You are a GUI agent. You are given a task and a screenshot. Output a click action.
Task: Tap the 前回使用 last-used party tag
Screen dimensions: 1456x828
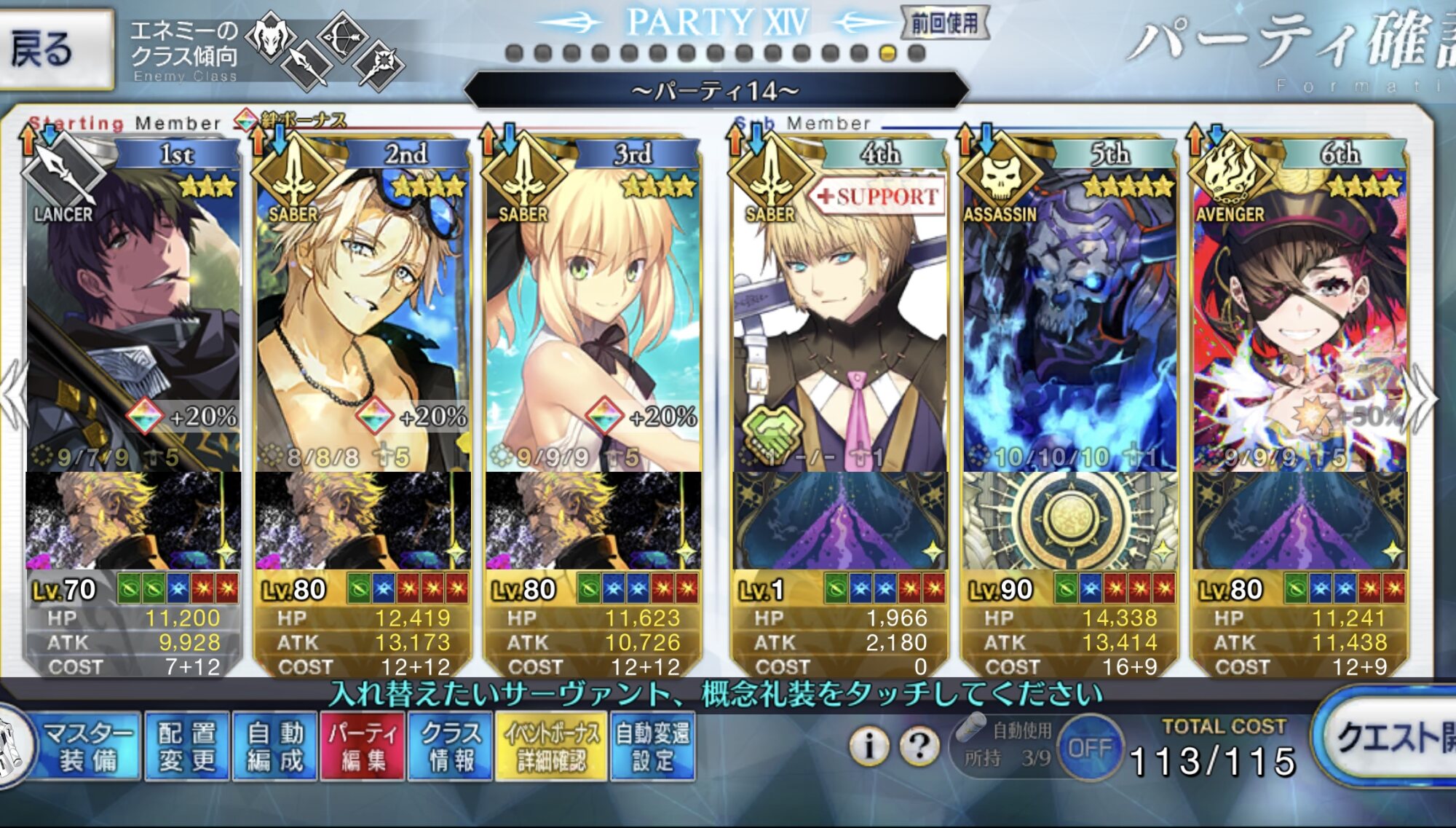(x=944, y=23)
